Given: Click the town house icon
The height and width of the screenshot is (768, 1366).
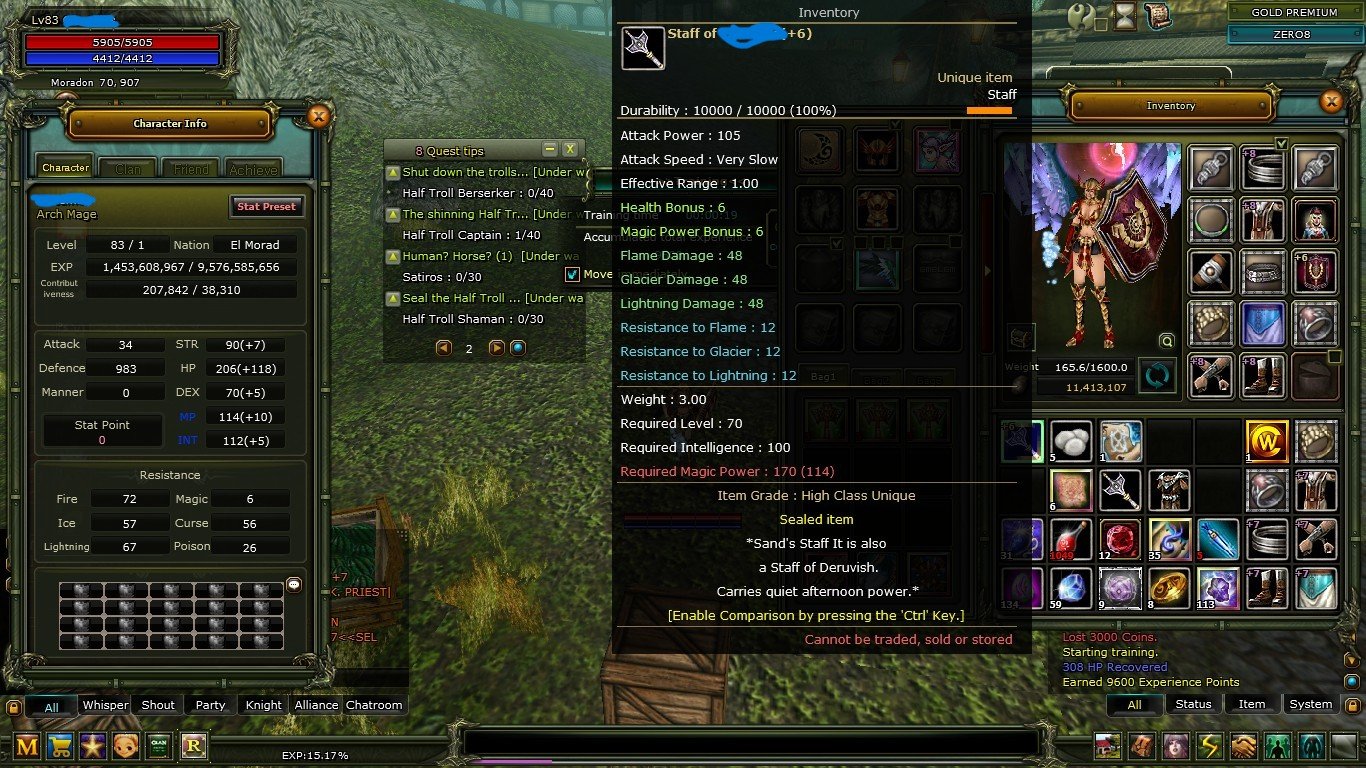Looking at the screenshot, I should coord(1106,745).
